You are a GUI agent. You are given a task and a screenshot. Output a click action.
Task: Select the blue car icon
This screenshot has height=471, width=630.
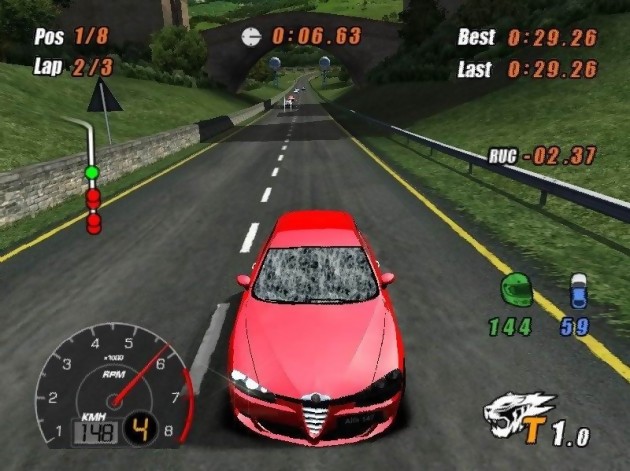point(578,291)
